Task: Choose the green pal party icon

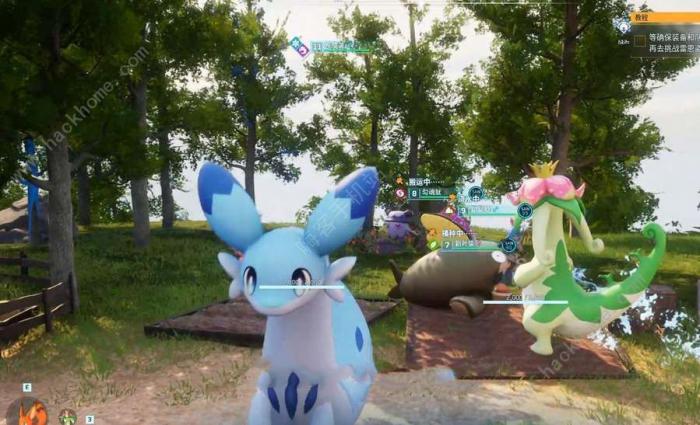Action: point(67,417)
